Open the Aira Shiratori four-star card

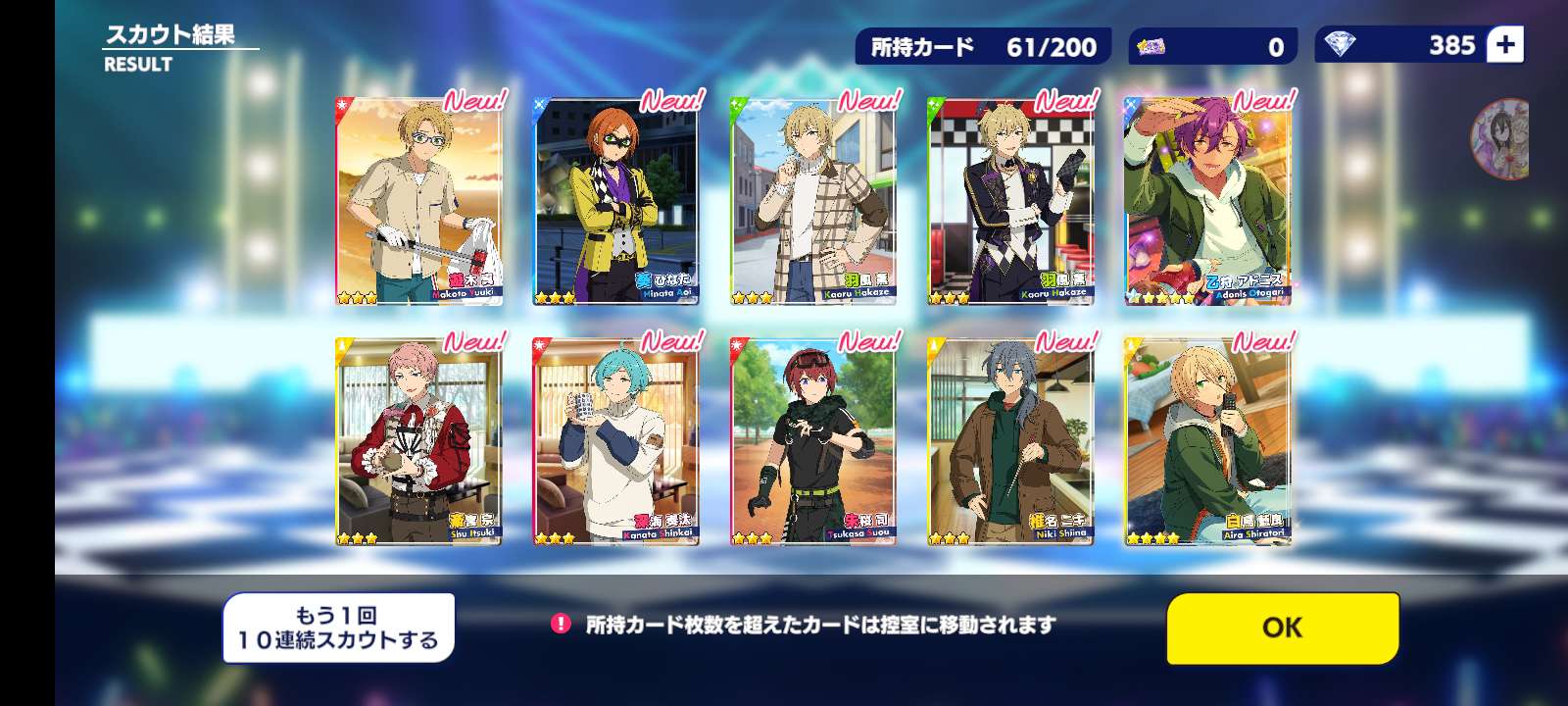pos(1206,442)
